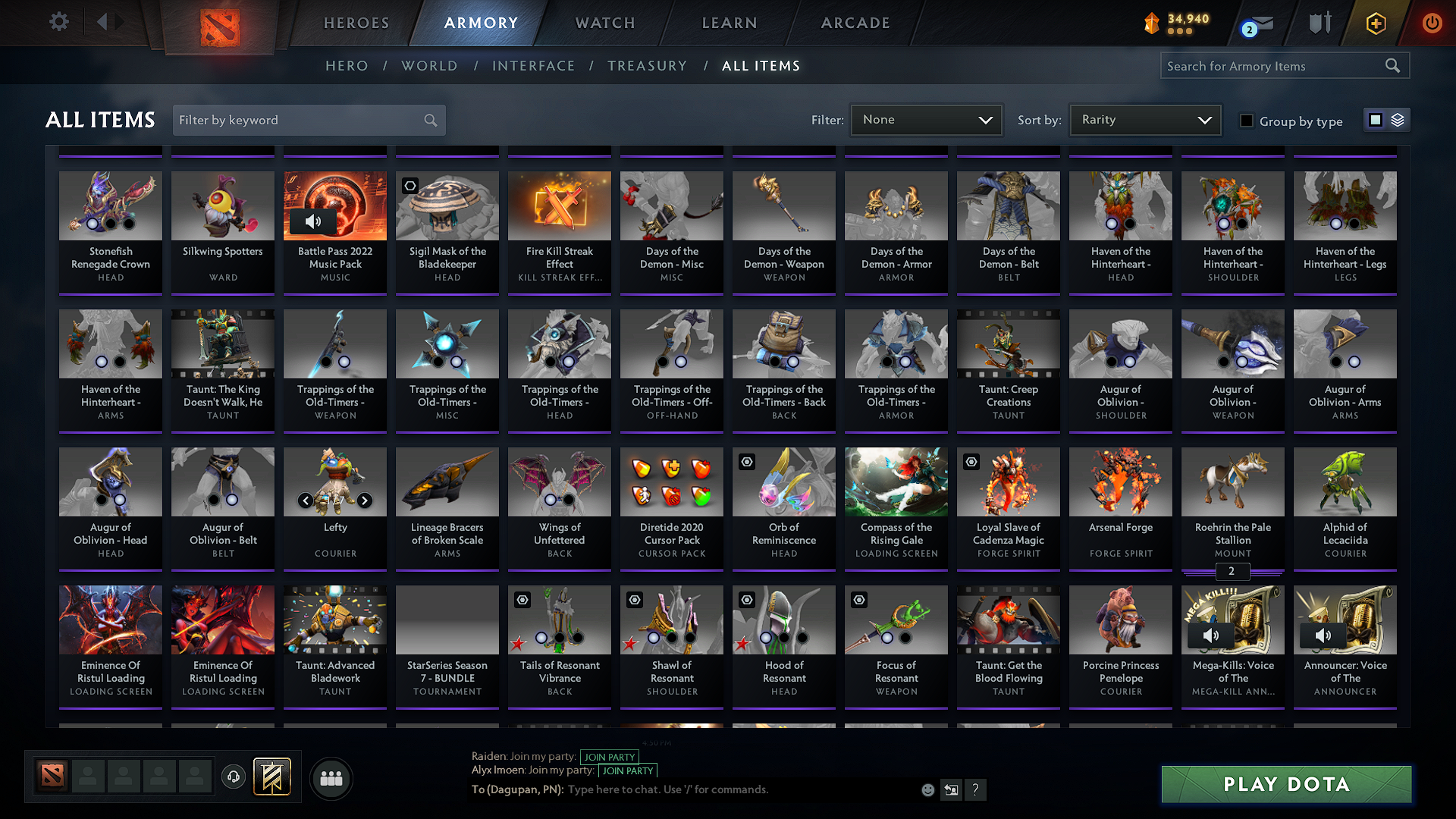Image resolution: width=1456 pixels, height=819 pixels.
Task: Click the PLAY DOTA button
Action: point(1285,784)
